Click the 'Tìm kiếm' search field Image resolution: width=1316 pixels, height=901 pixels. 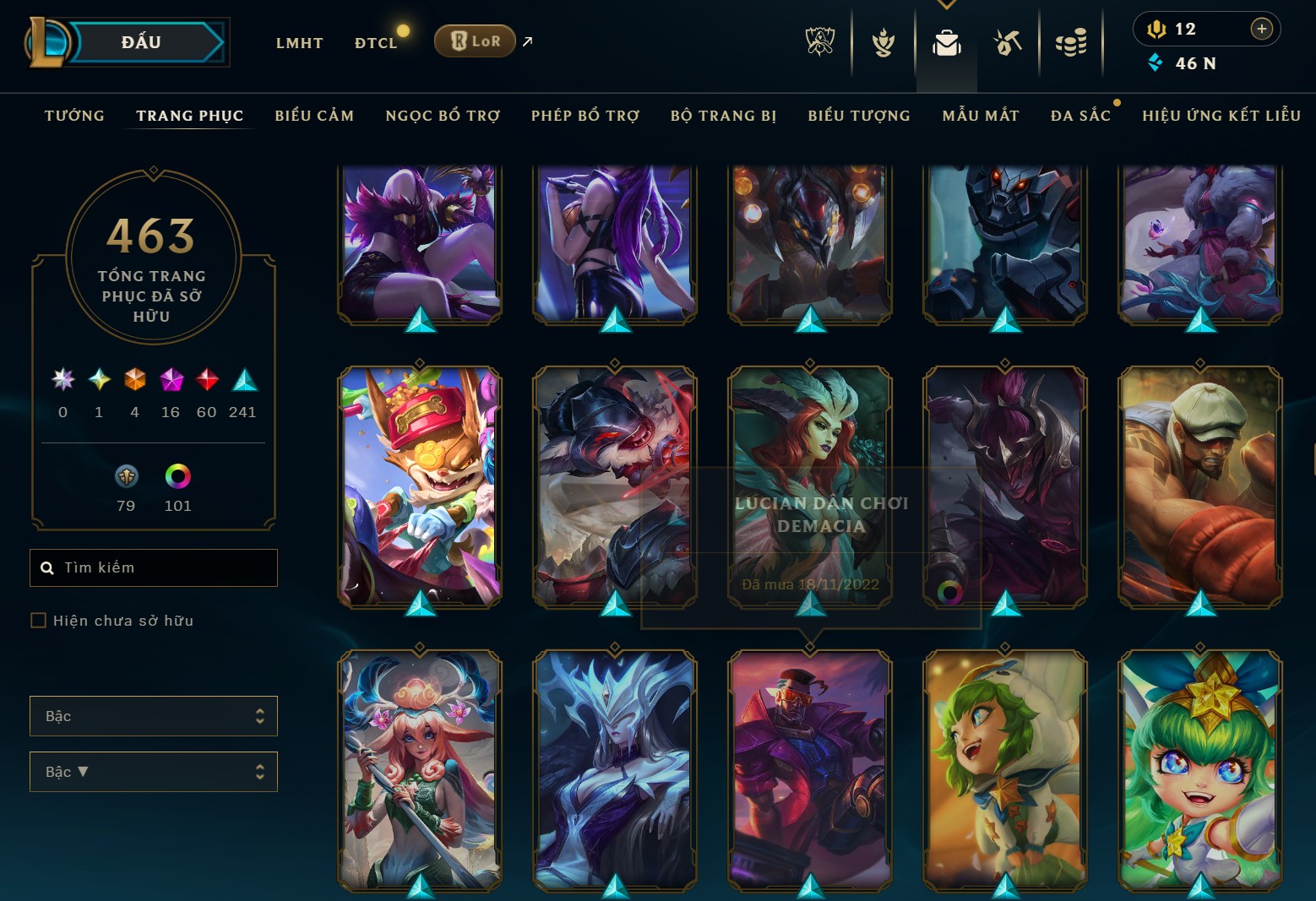[x=153, y=567]
